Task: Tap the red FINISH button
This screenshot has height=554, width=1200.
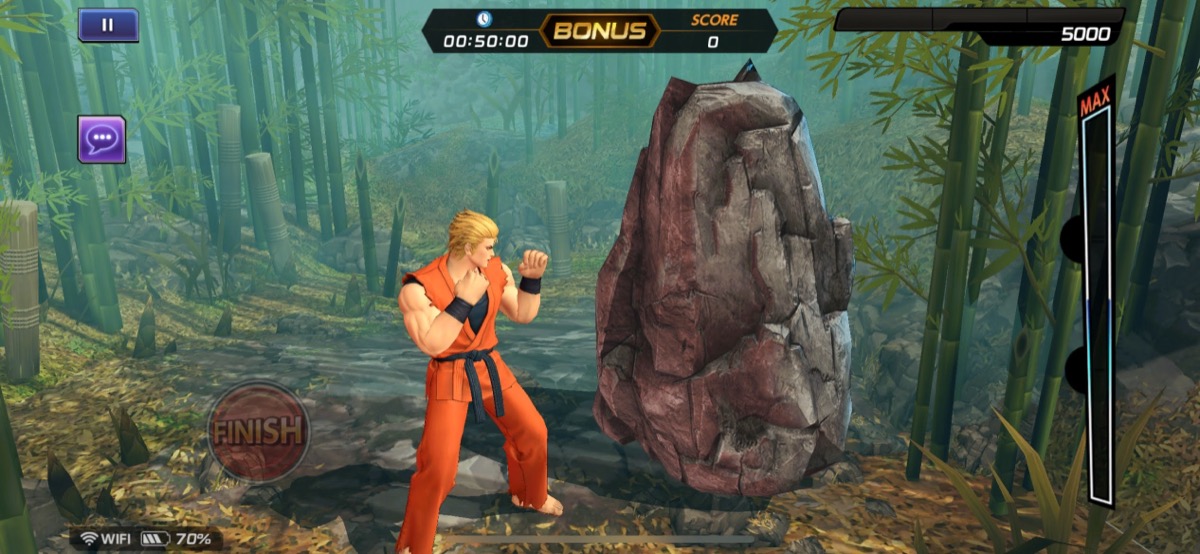Action: click(x=258, y=431)
